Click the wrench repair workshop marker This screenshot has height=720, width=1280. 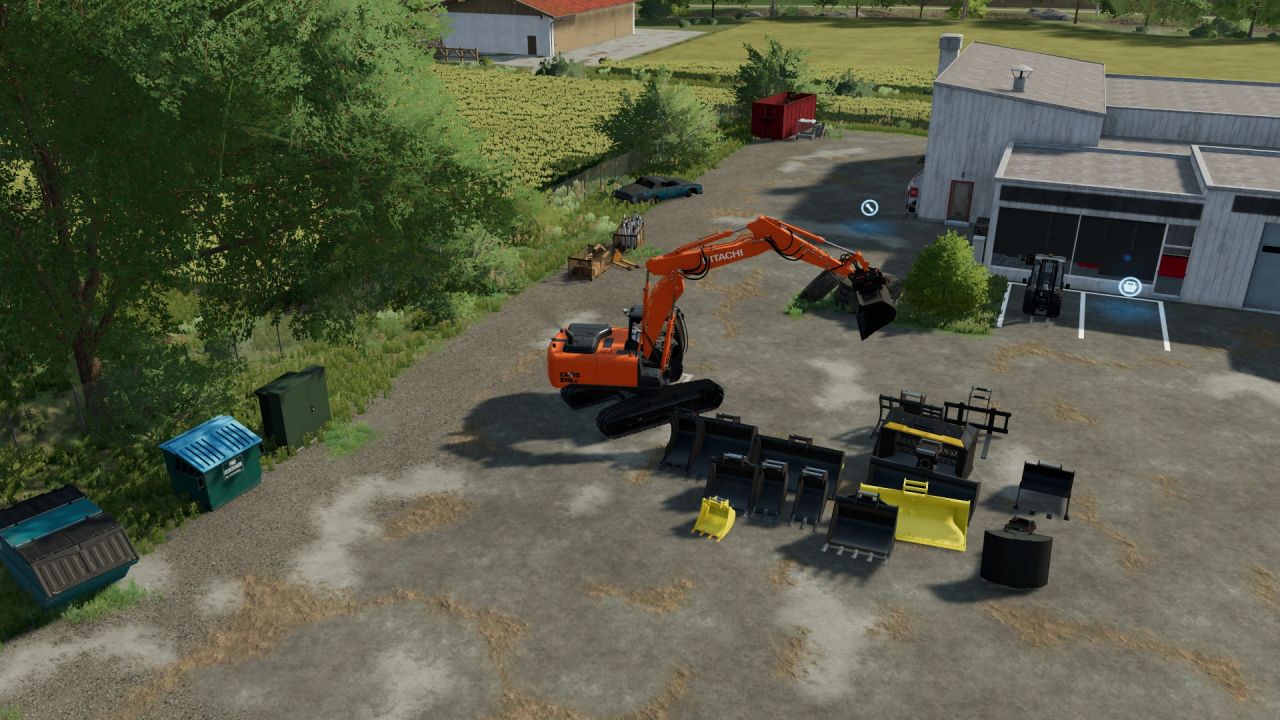pos(868,207)
